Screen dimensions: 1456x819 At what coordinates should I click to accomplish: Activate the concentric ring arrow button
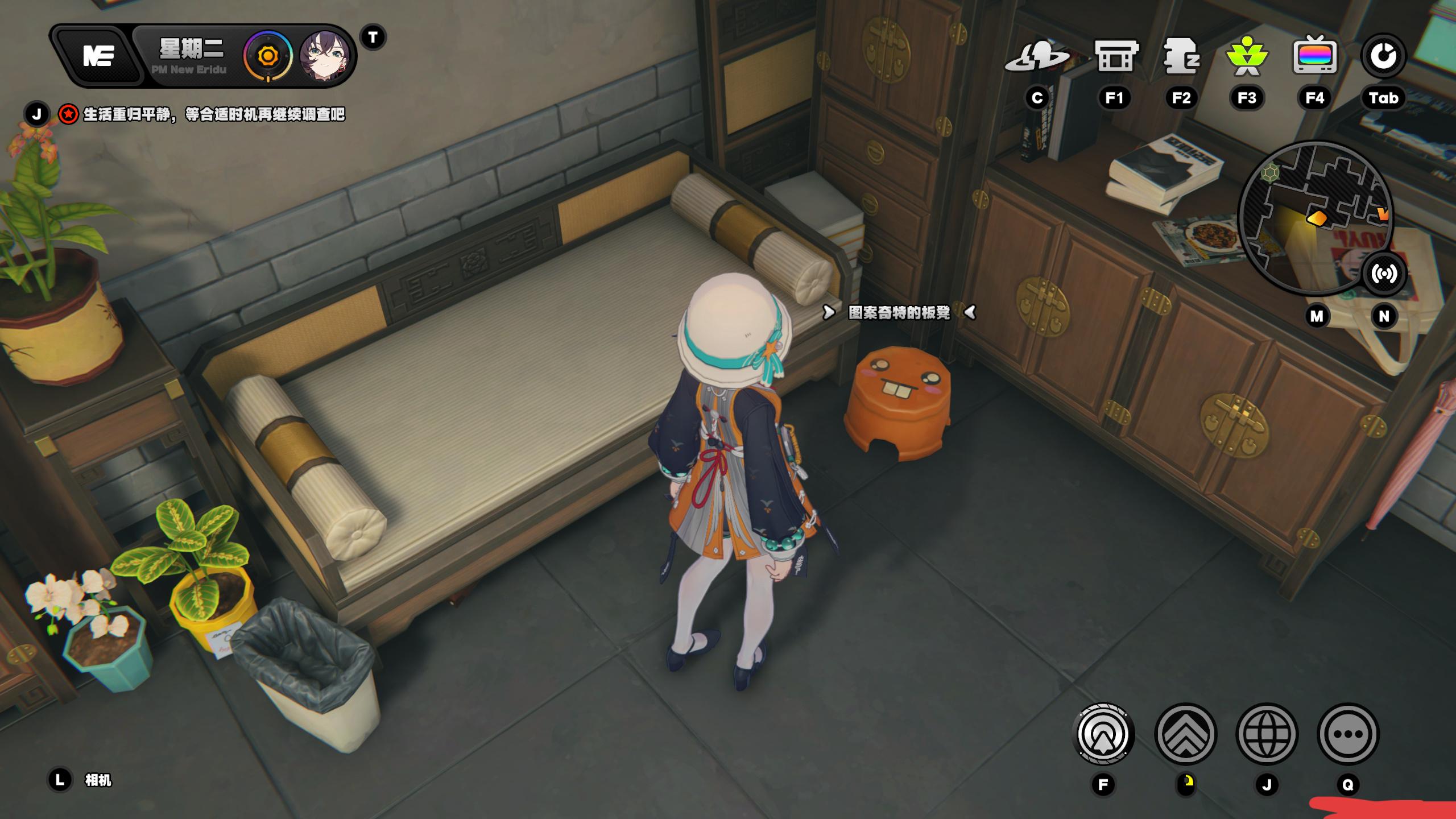pyautogui.click(x=1103, y=734)
